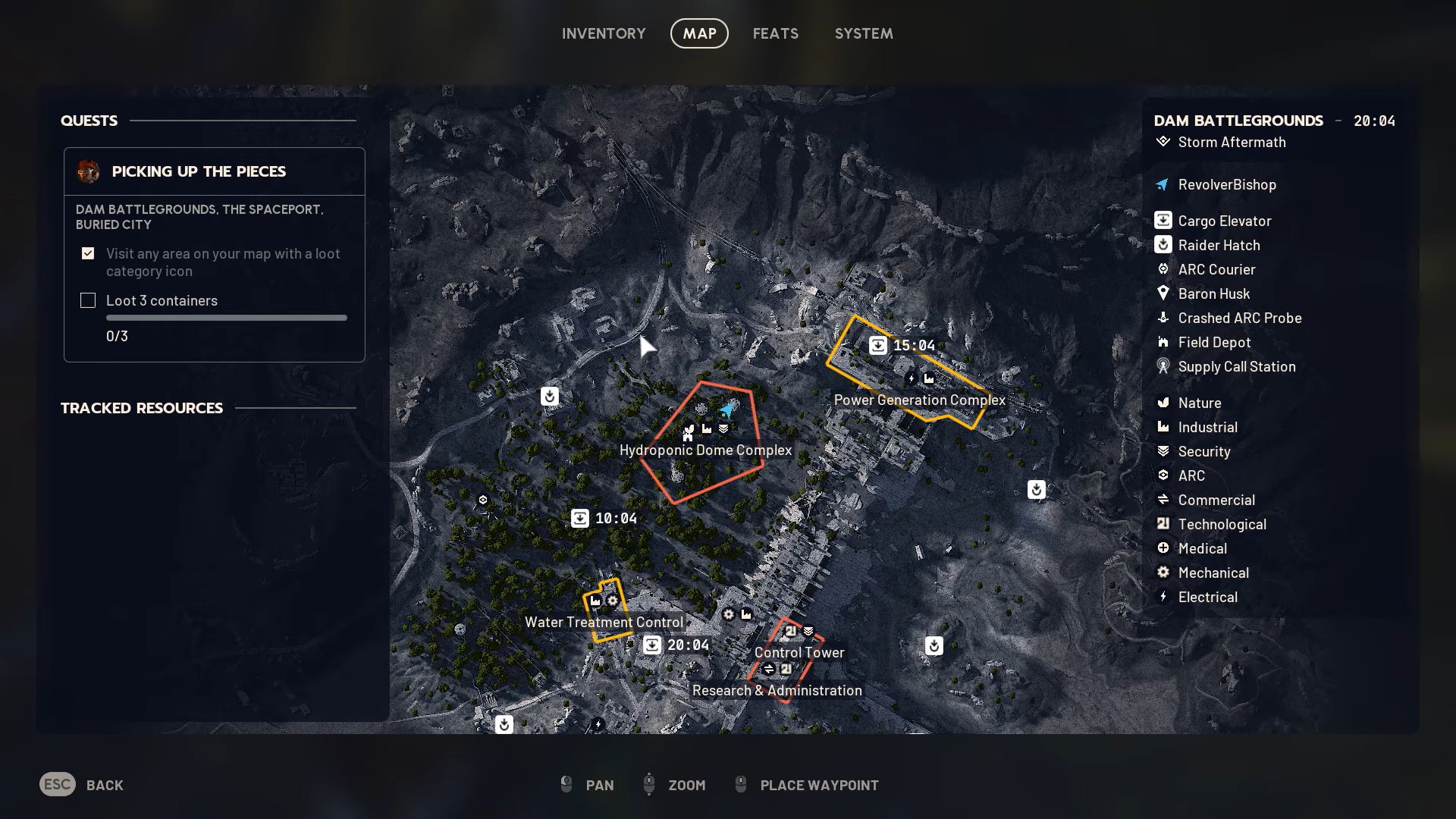Expand the TRACKED RESOURCES section

(142, 408)
